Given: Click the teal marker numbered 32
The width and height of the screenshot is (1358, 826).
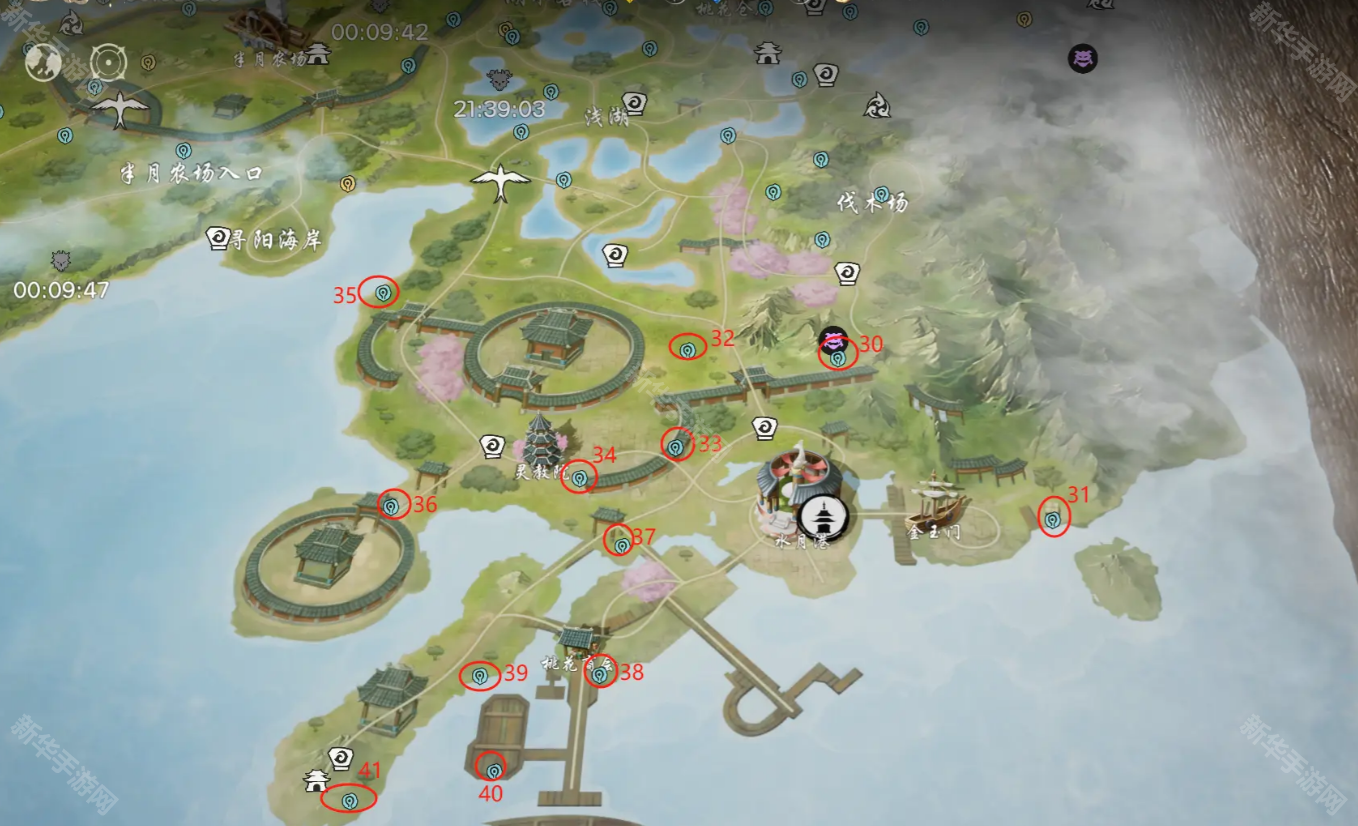Looking at the screenshot, I should click(688, 349).
